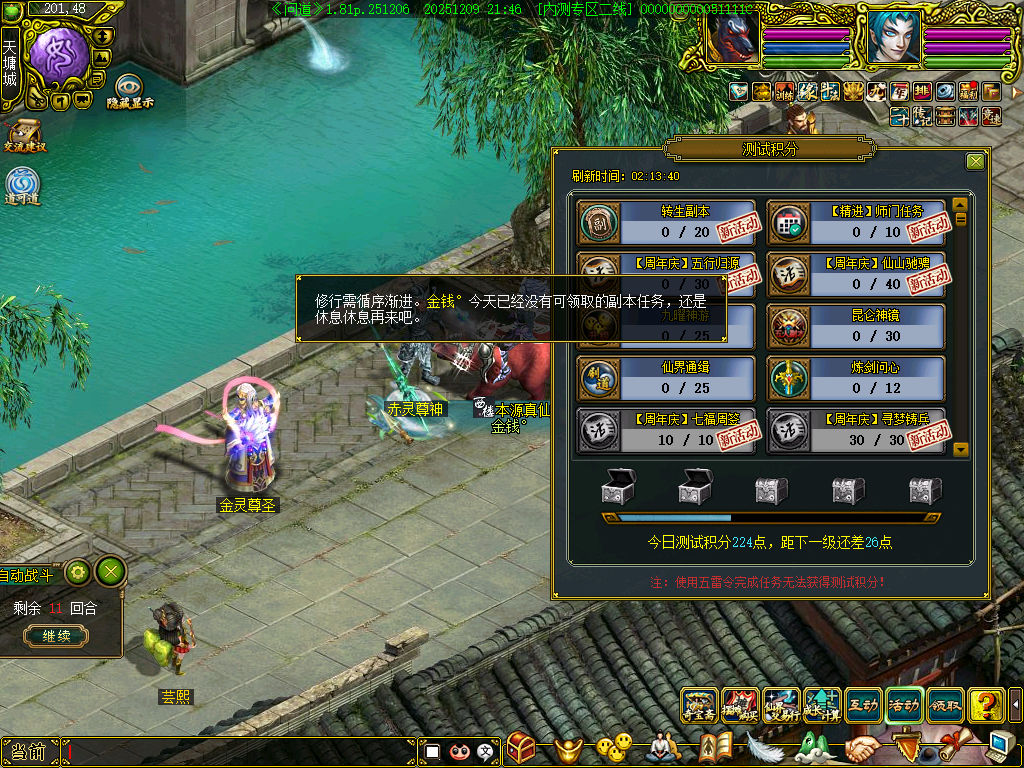Close the 测试积分 panel

pos(975,162)
